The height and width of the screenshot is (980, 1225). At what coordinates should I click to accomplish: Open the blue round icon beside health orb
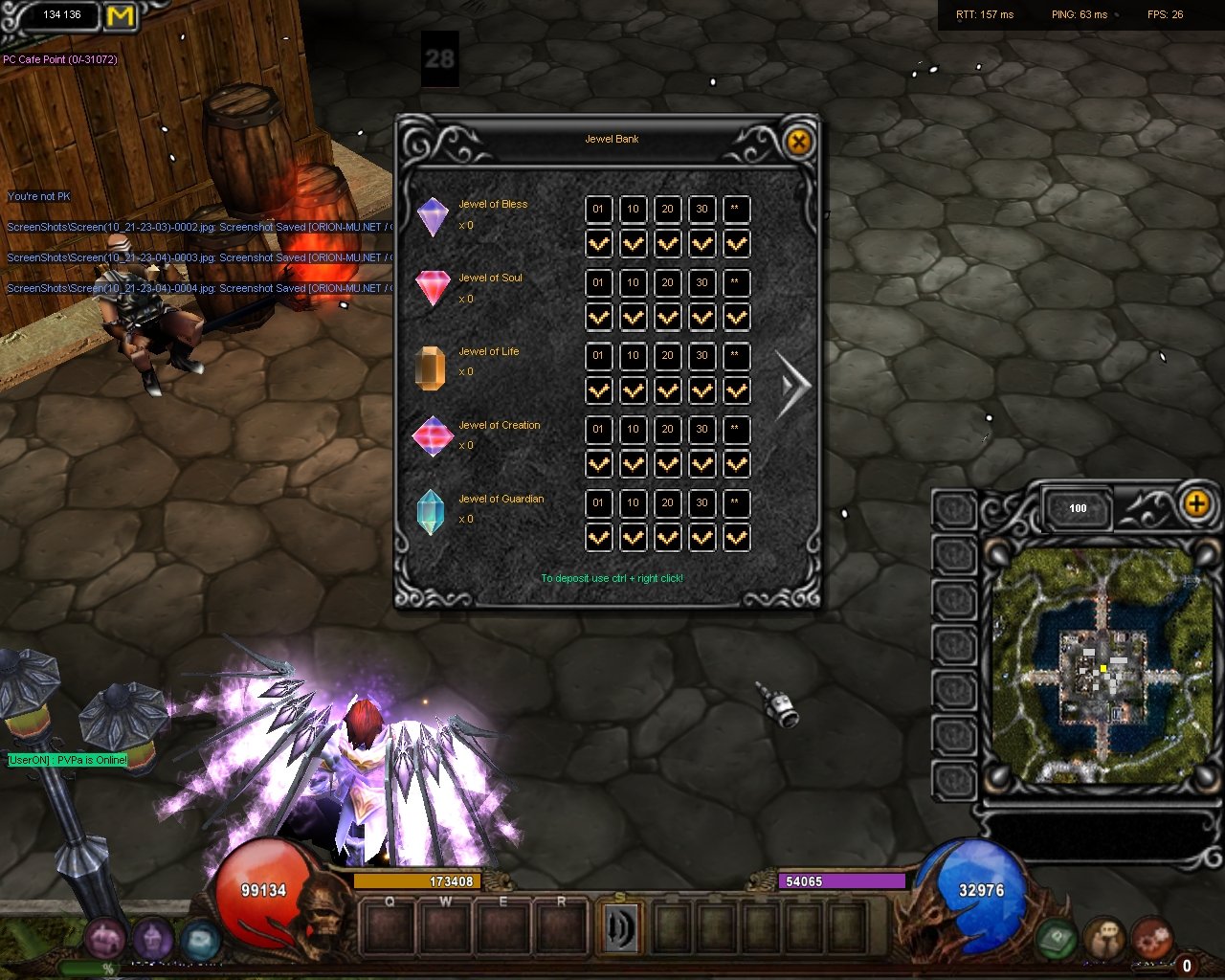tap(200, 941)
